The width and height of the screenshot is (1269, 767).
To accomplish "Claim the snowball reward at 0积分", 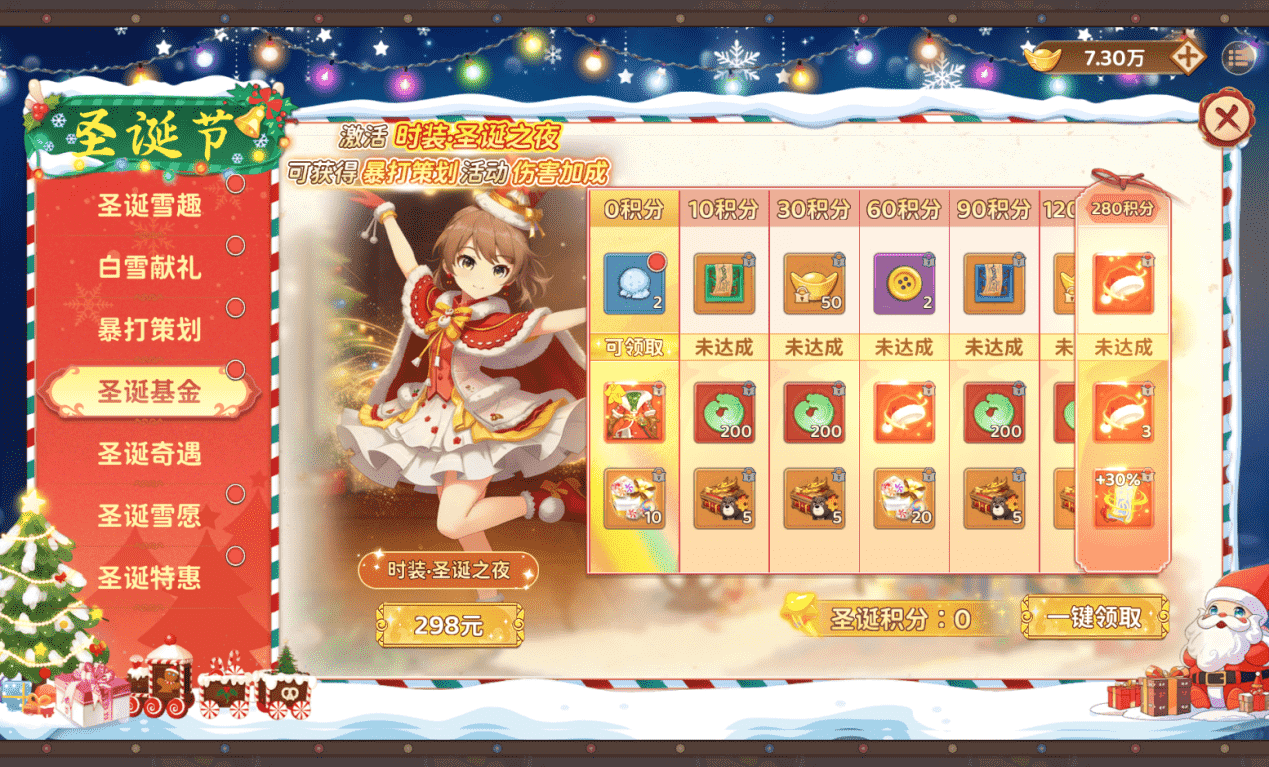I will pyautogui.click(x=634, y=284).
